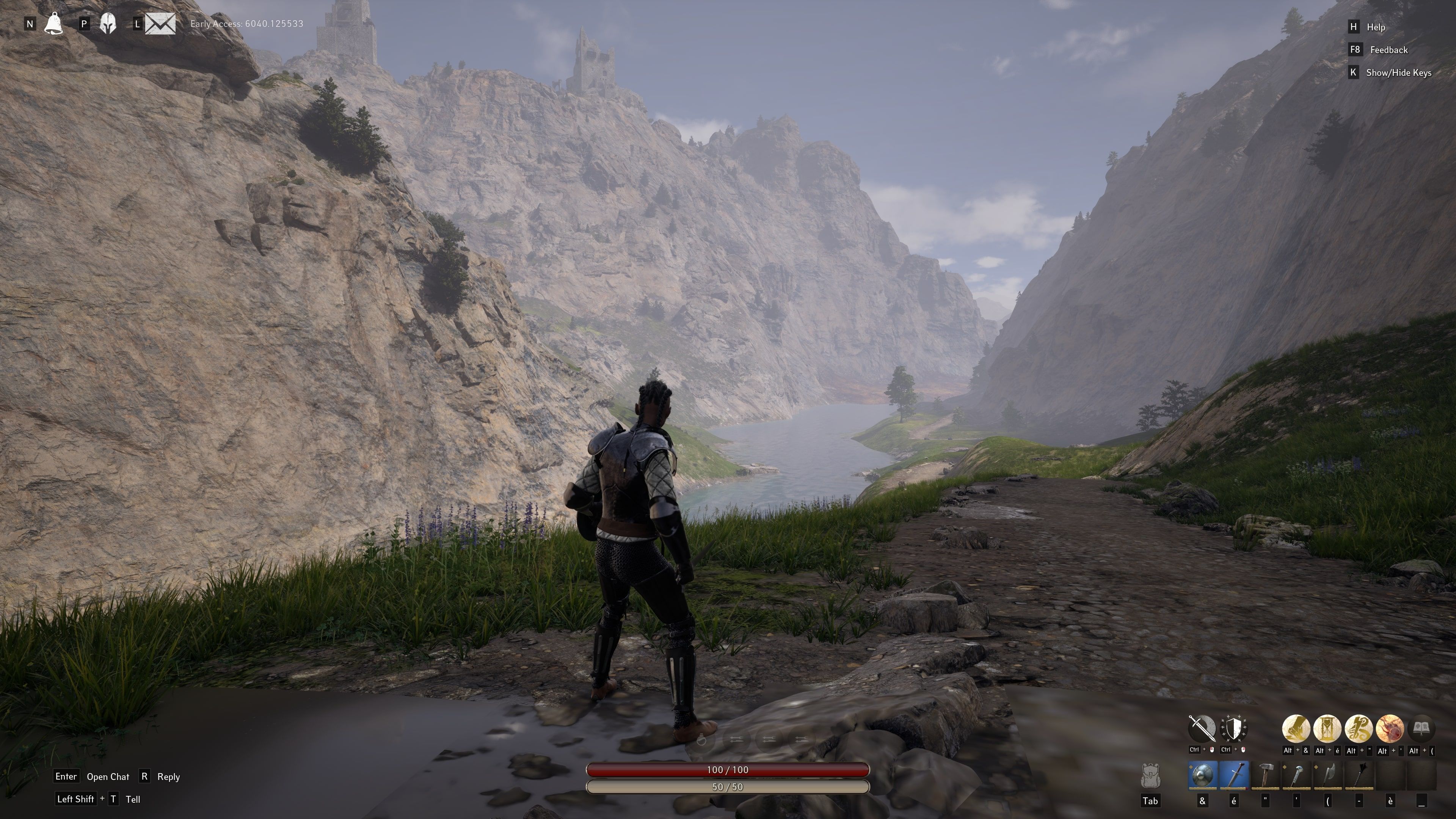Viewport: 1456px width, 819px height.
Task: Use the golden lightning fist ability
Action: tap(1296, 728)
